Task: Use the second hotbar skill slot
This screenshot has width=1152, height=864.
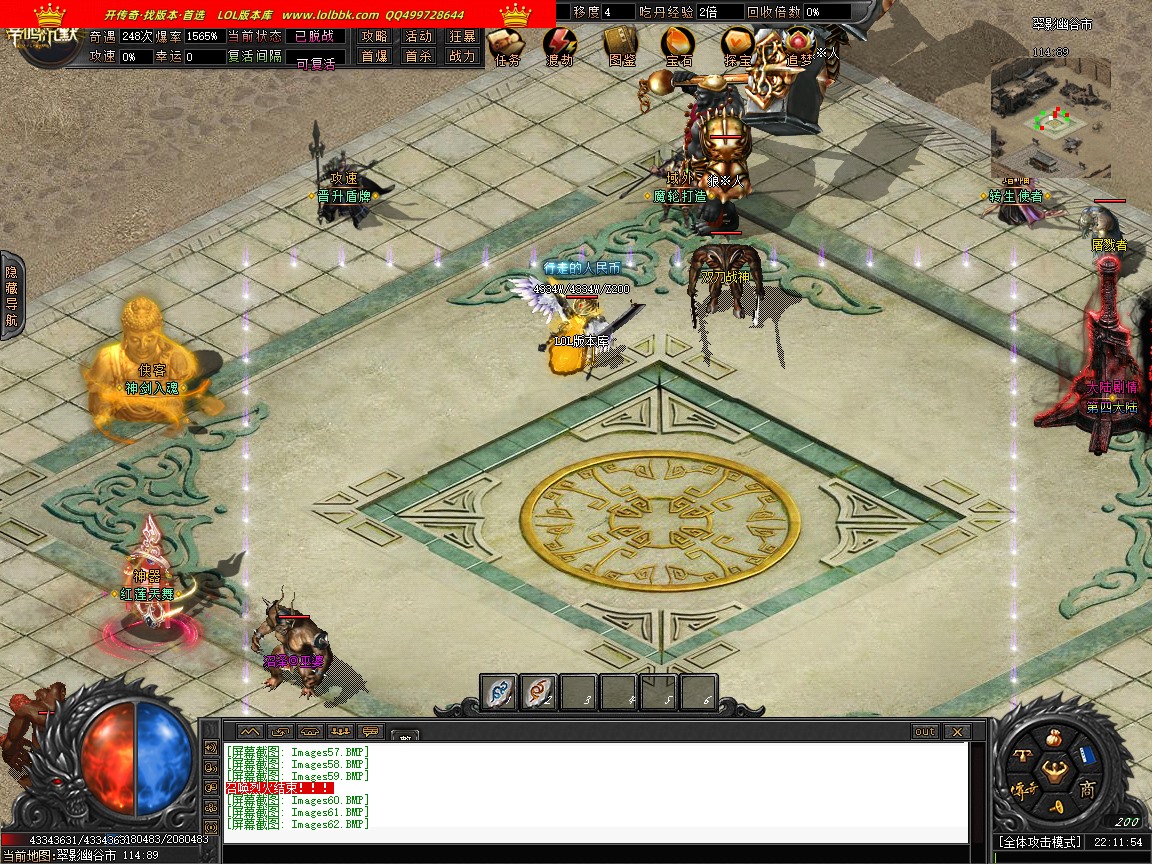Action: pyautogui.click(x=539, y=692)
